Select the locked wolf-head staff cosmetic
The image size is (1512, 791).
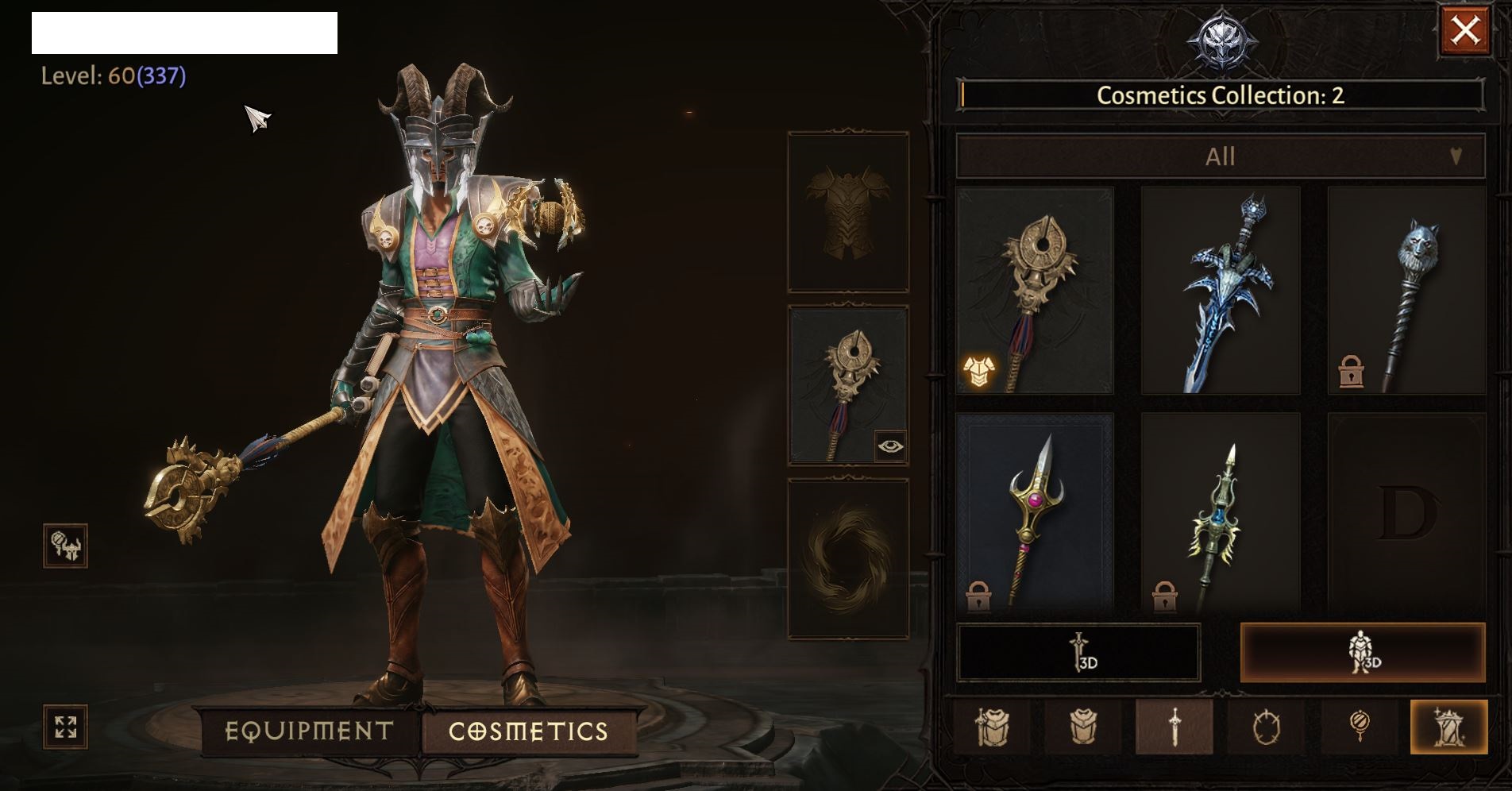[x=1406, y=291]
